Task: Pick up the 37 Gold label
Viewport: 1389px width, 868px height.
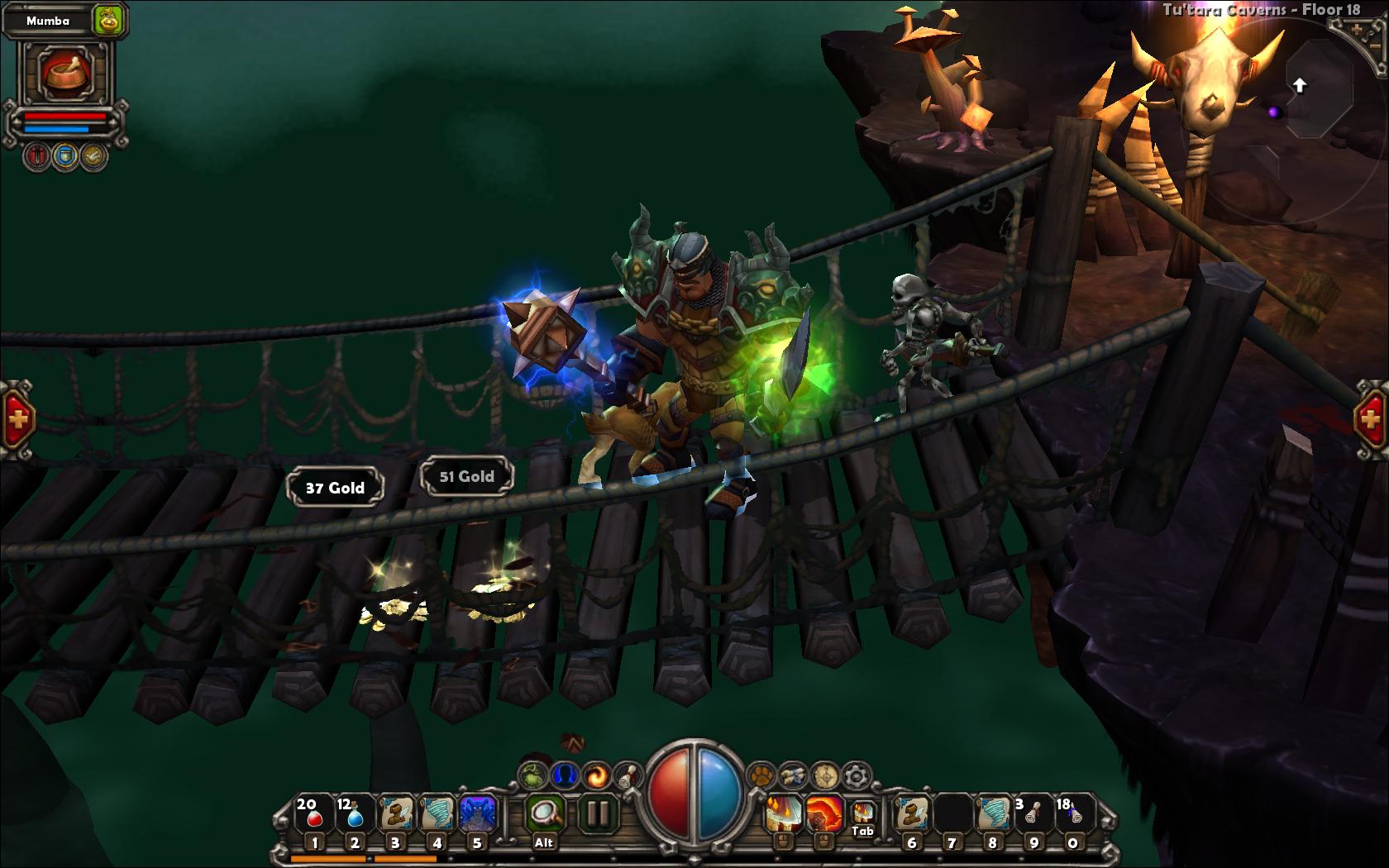Action: click(x=335, y=488)
